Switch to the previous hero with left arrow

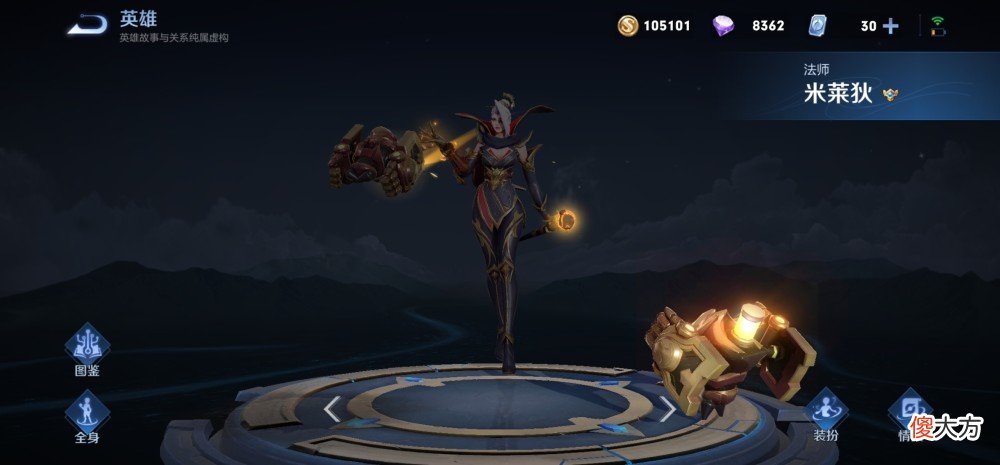point(333,408)
